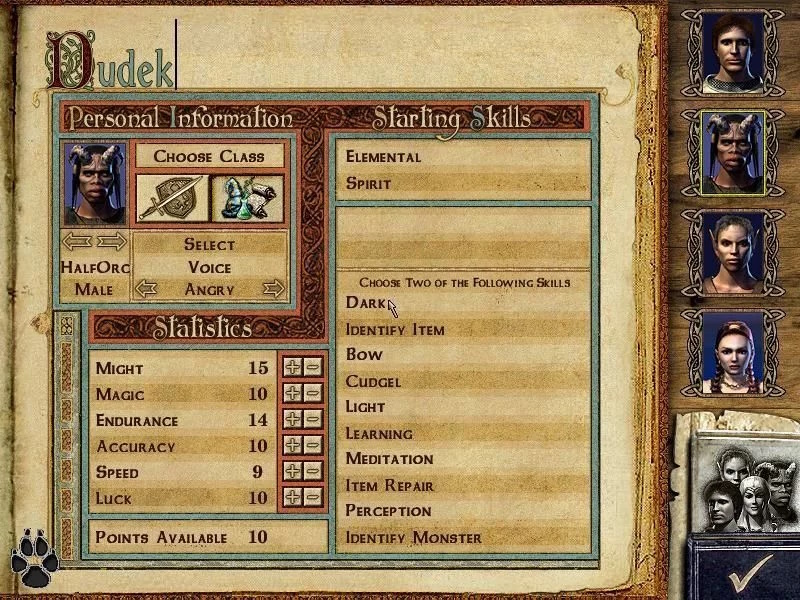Choose the Dark starting skill
The height and width of the screenshot is (600, 800).
pos(365,302)
